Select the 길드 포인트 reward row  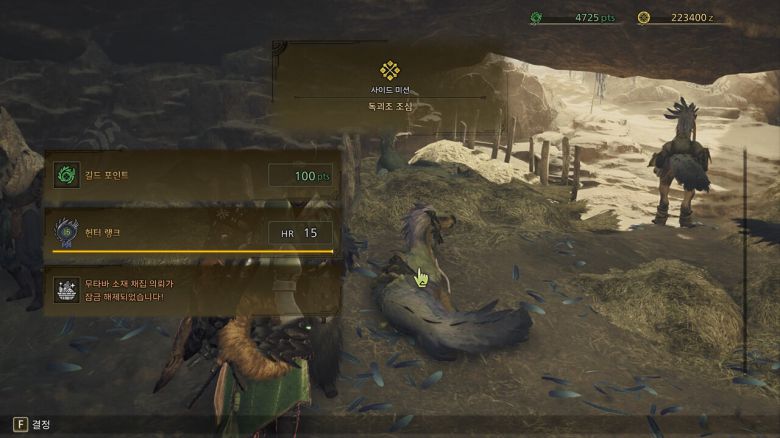point(192,176)
